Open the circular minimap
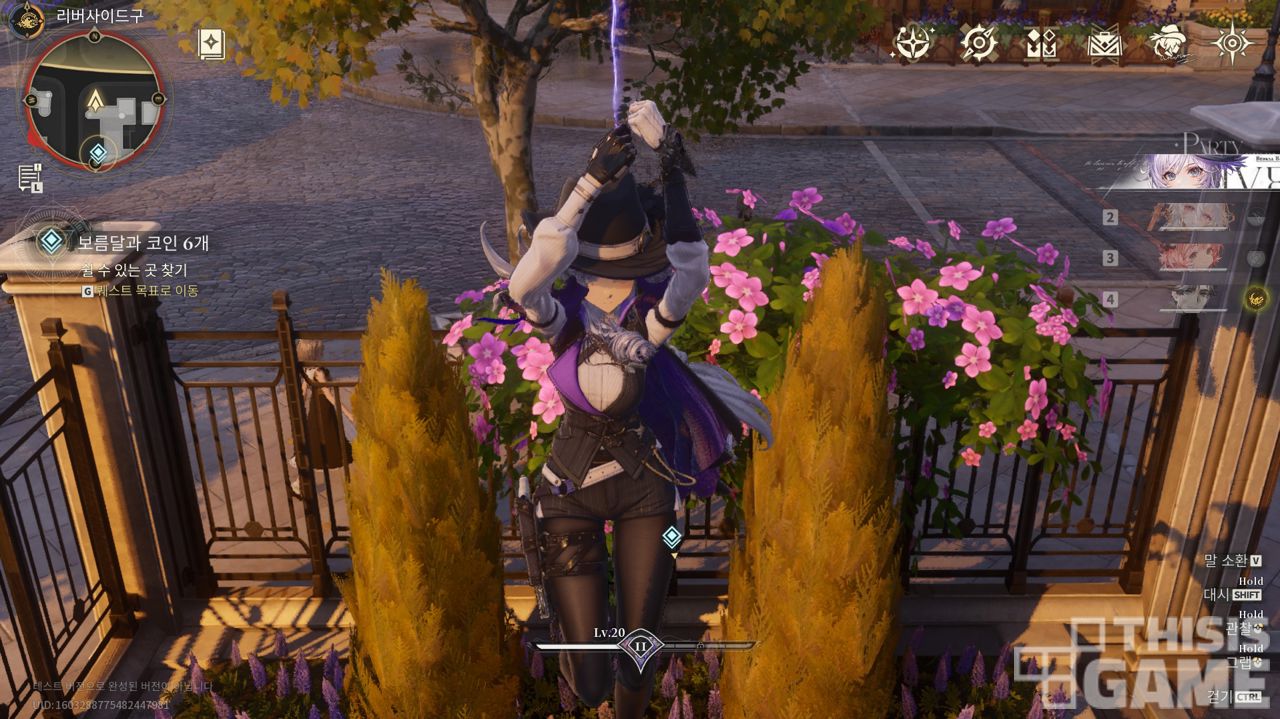 click(95, 101)
